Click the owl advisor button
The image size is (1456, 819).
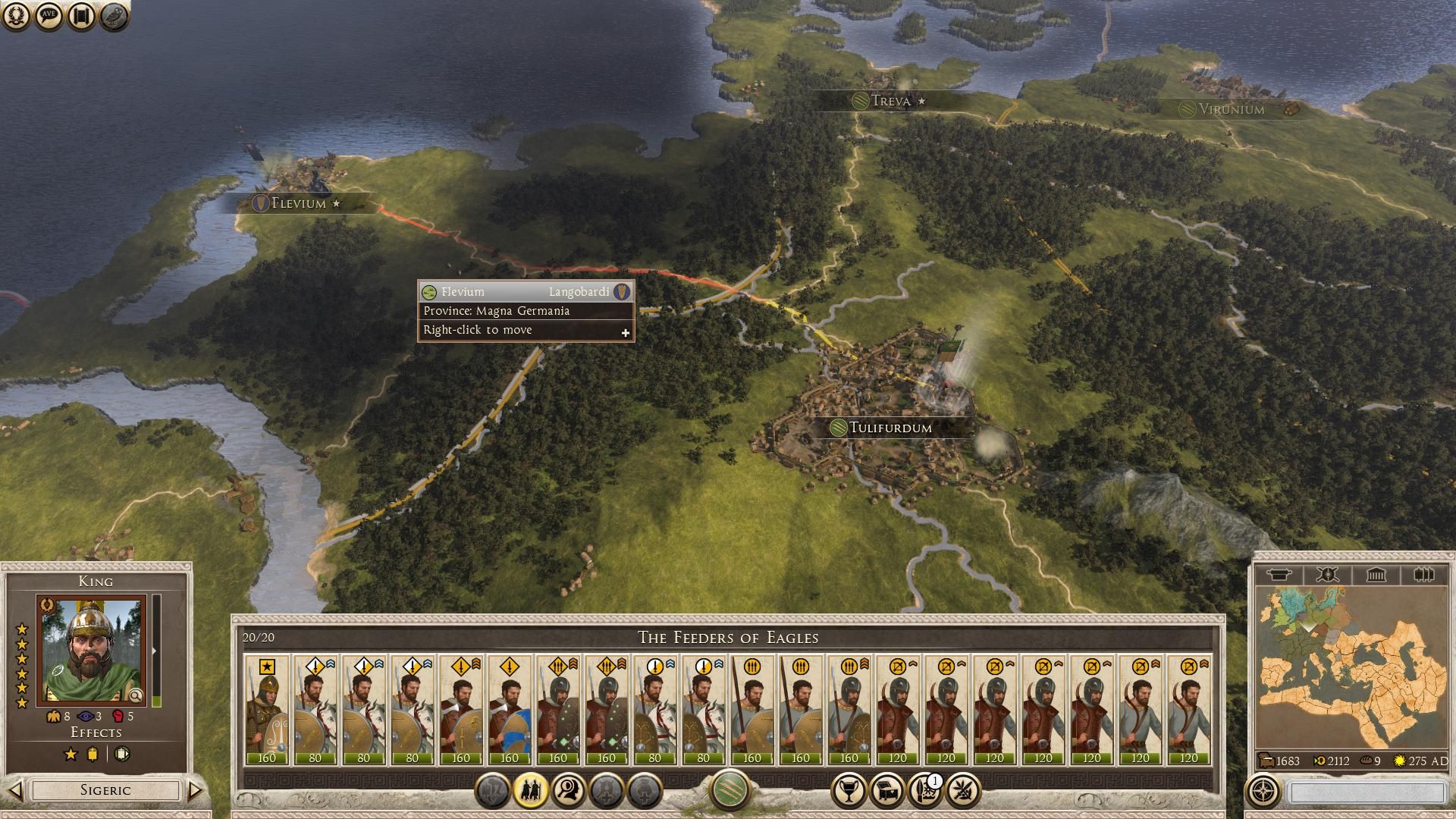click(115, 16)
